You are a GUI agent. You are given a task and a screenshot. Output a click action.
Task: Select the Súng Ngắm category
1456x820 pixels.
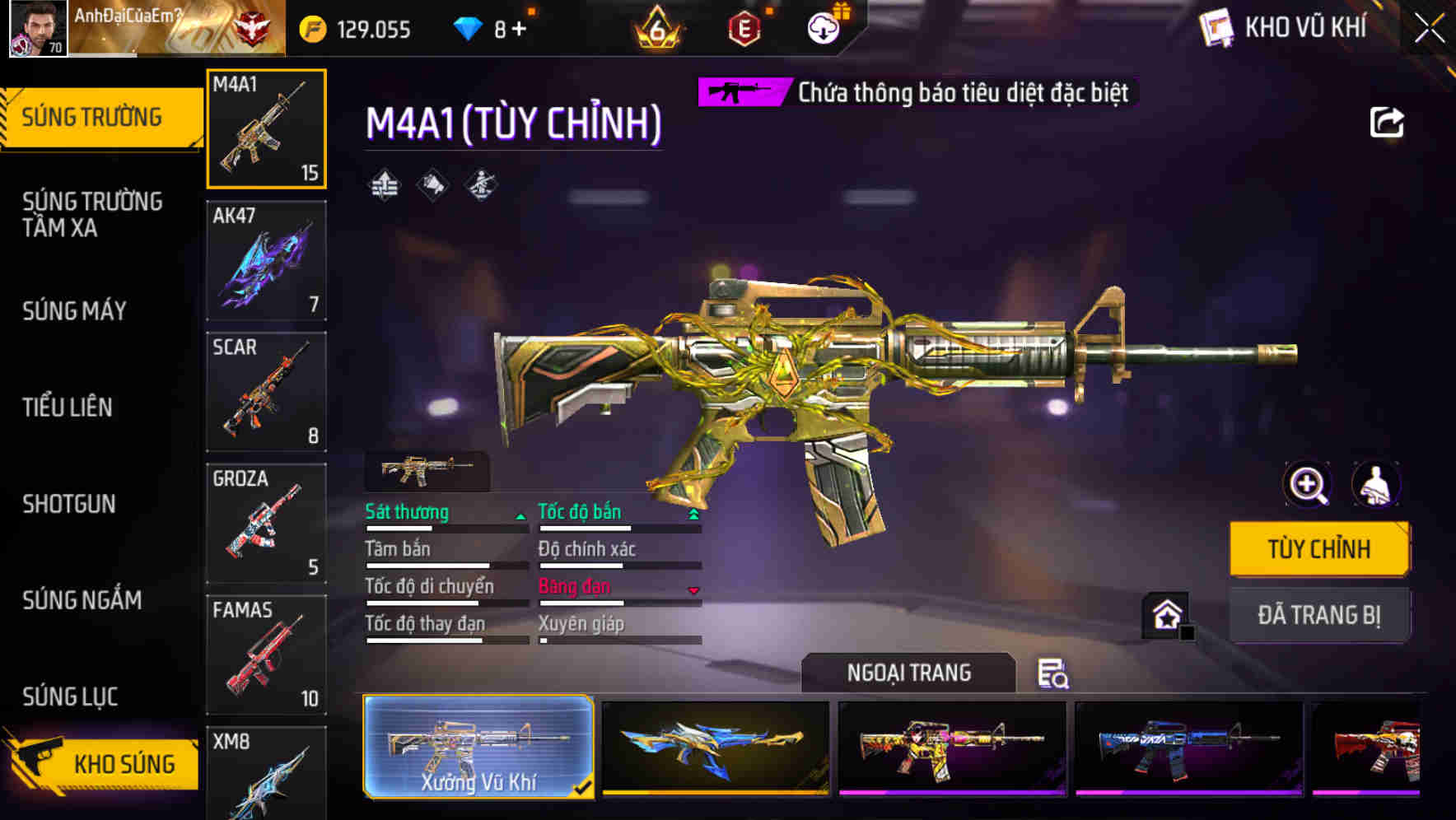coord(82,601)
